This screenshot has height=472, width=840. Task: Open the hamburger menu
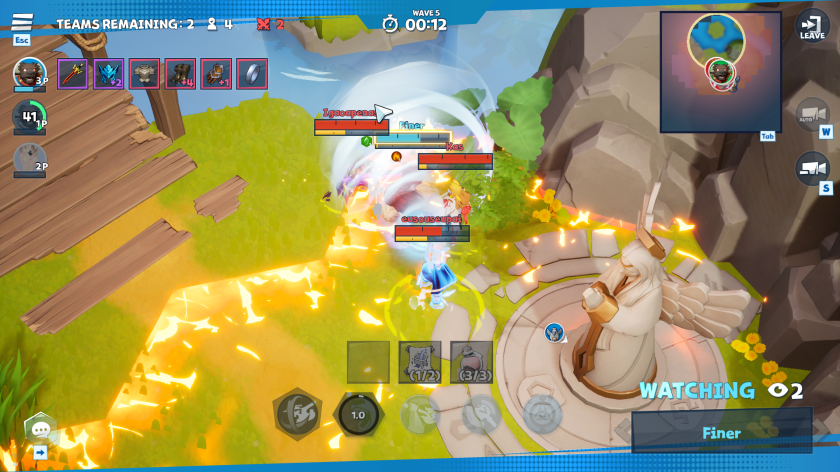tap(22, 23)
